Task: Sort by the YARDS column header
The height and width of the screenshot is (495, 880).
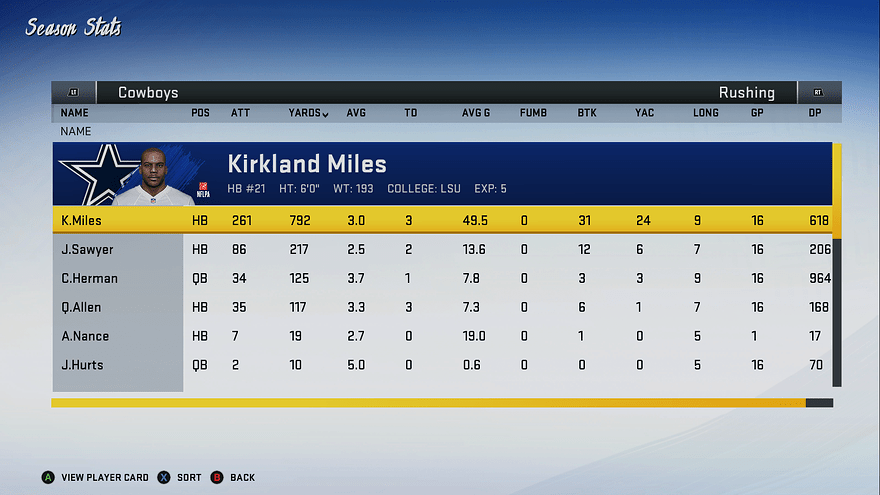Action: [308, 113]
